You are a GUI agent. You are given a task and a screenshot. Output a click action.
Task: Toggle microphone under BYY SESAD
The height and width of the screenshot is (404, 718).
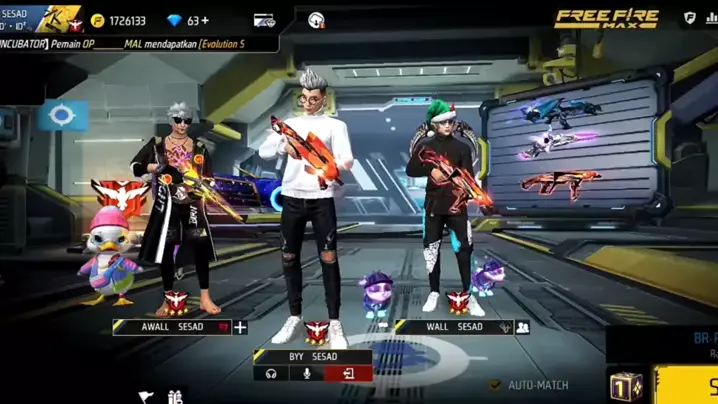307,374
